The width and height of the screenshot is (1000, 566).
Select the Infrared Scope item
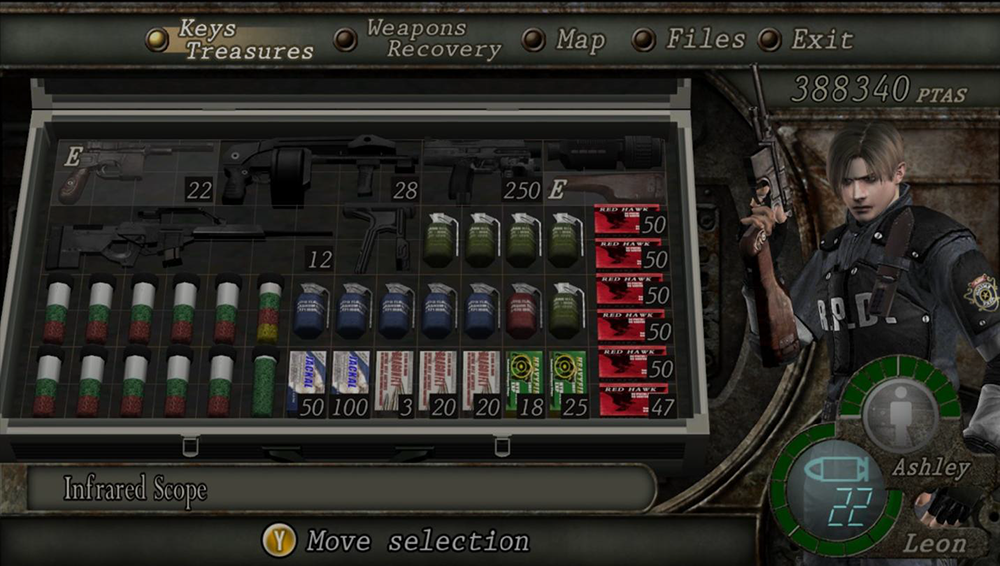pos(604,152)
